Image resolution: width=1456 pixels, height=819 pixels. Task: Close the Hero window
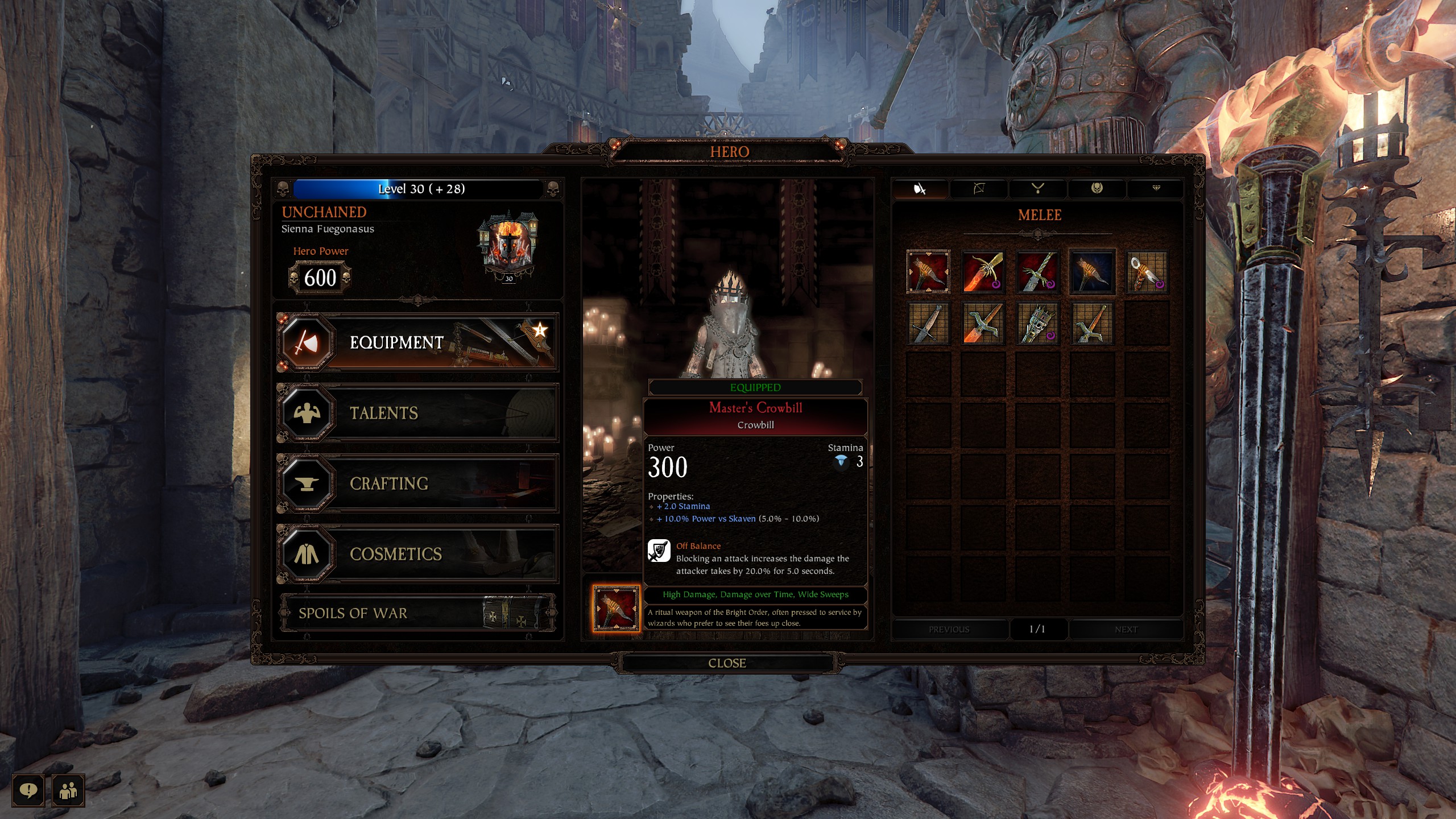pyautogui.click(x=727, y=663)
